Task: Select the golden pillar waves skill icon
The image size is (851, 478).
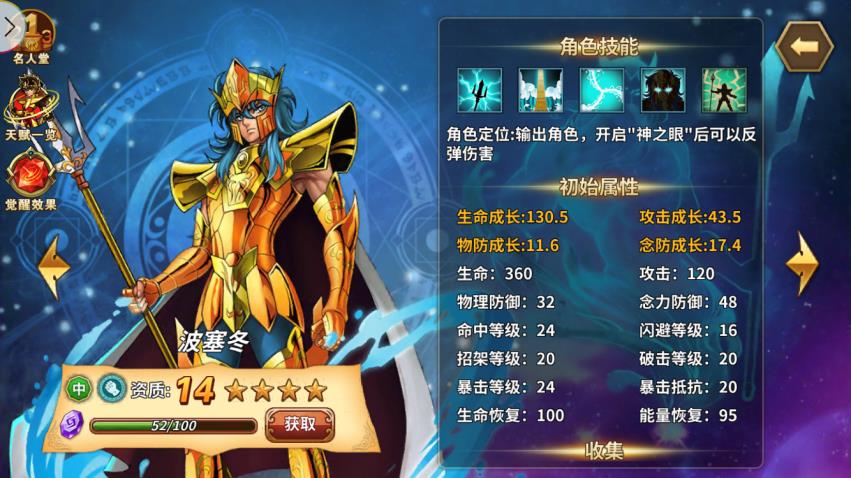Action: (540, 90)
